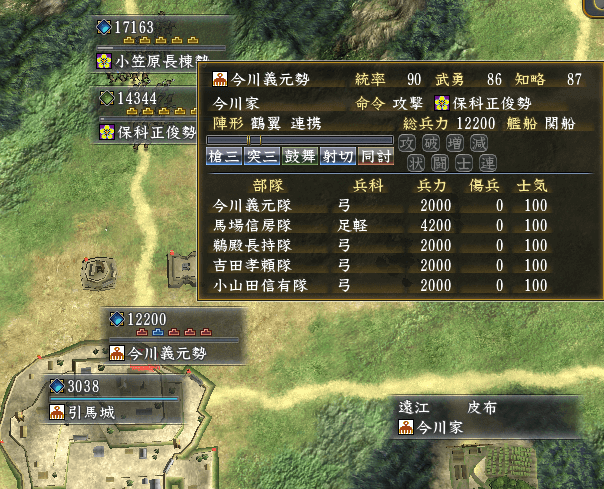Select the 保科正俊勢 army banner

pyautogui.click(x=150, y=132)
